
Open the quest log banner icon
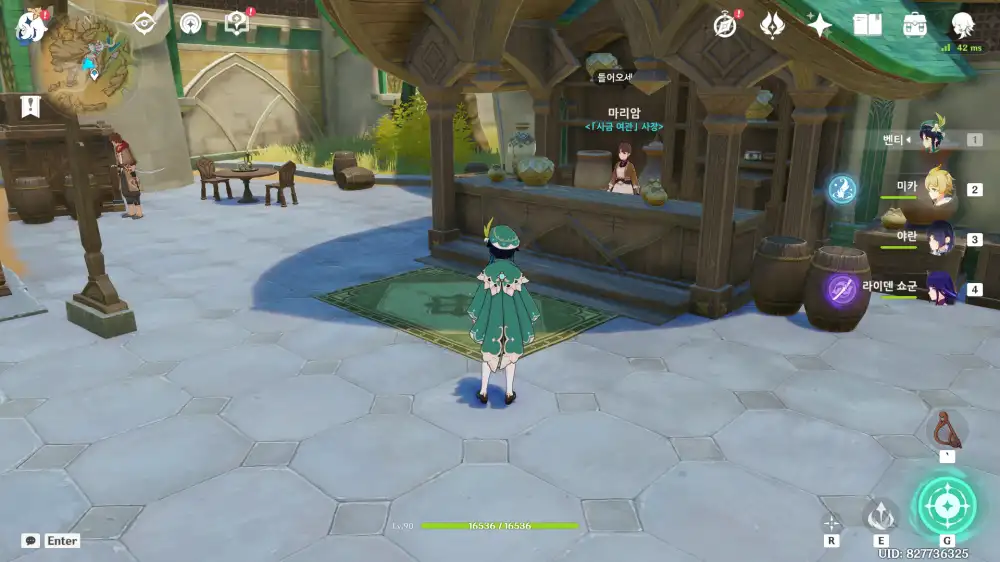point(29,106)
